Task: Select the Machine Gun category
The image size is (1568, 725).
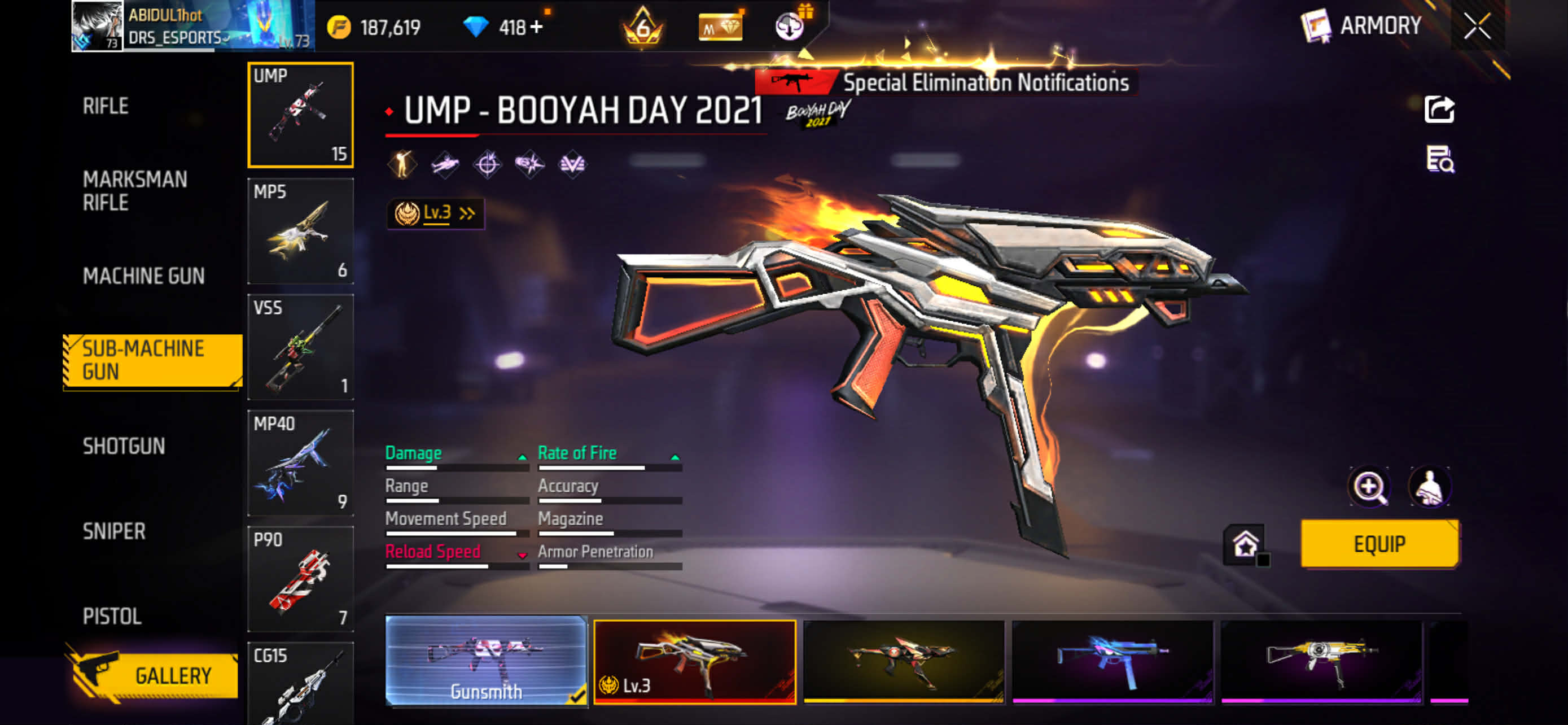Action: tap(144, 276)
